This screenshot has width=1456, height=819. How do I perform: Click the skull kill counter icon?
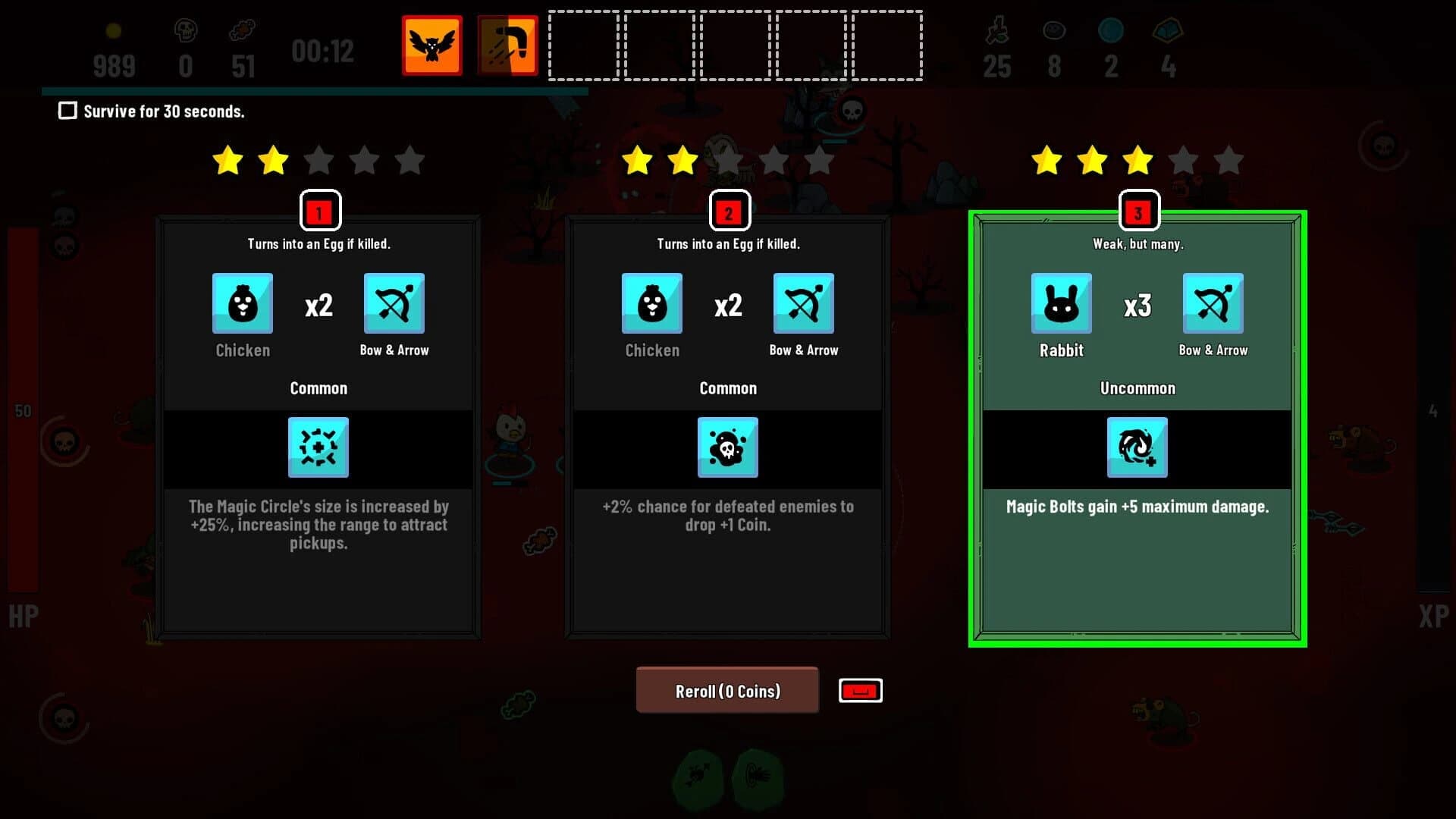[x=184, y=30]
